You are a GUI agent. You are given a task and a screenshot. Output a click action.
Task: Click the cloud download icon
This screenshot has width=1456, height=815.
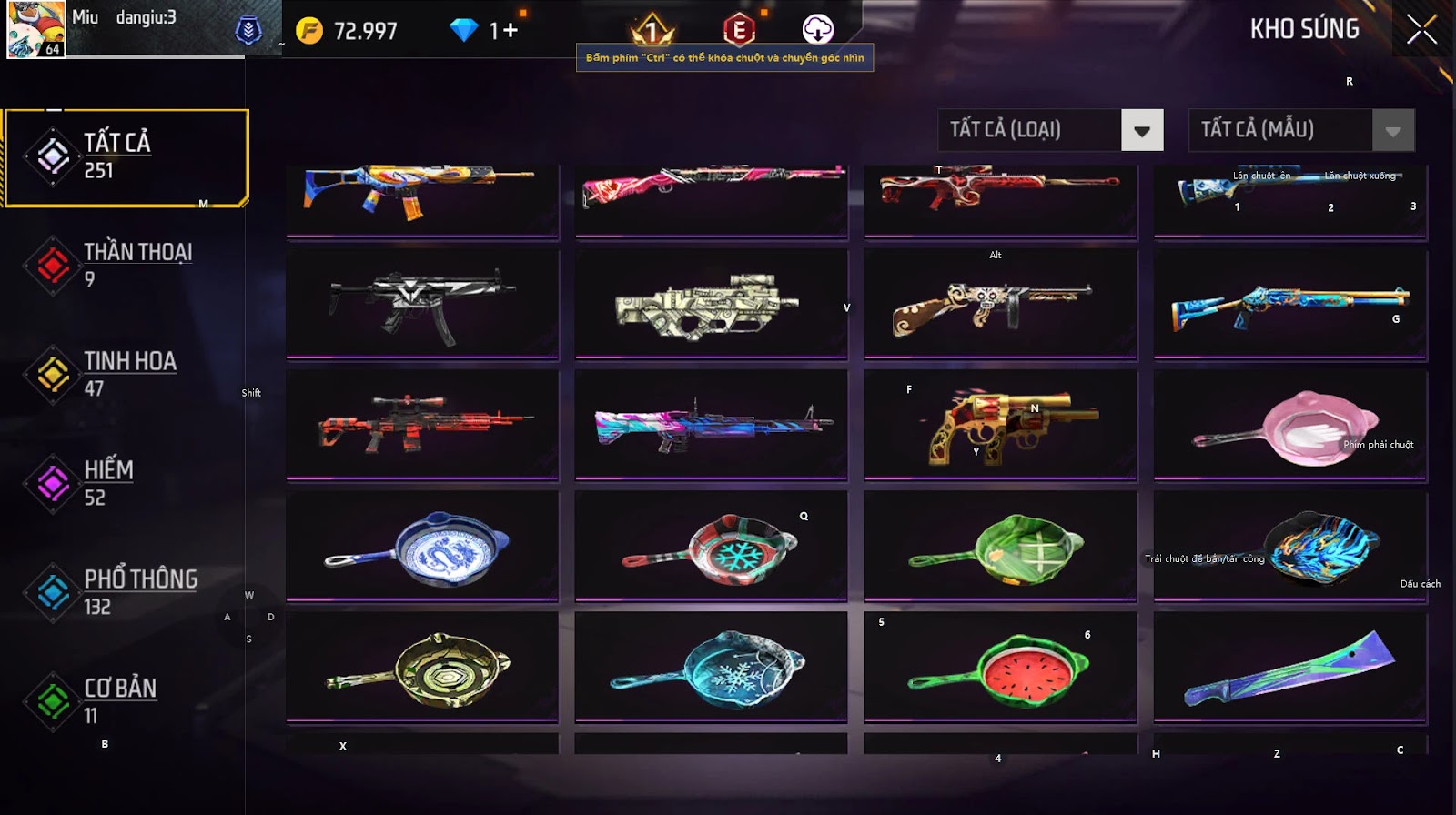click(817, 30)
